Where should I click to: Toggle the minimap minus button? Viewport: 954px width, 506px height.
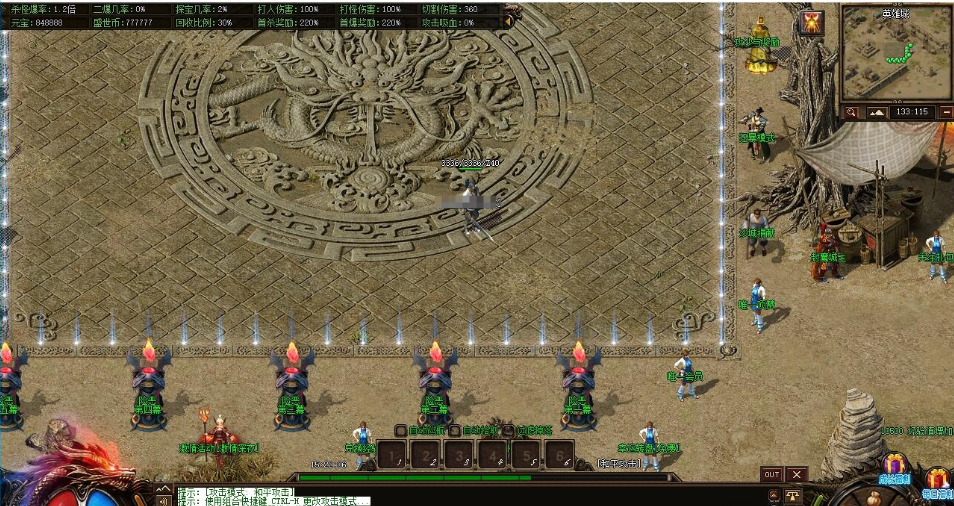pyautogui.click(x=946, y=113)
